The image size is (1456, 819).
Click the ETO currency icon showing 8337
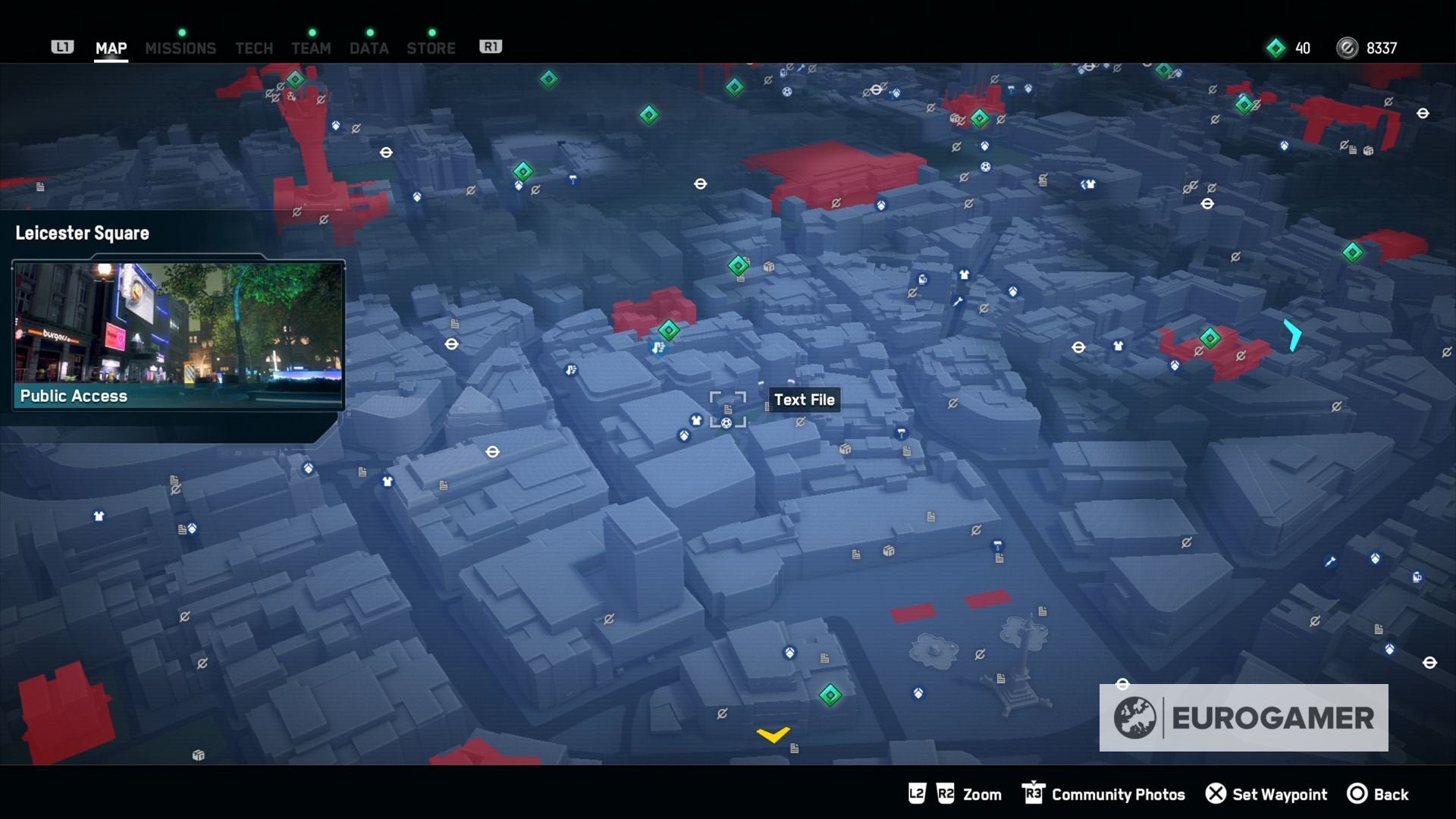(1346, 48)
